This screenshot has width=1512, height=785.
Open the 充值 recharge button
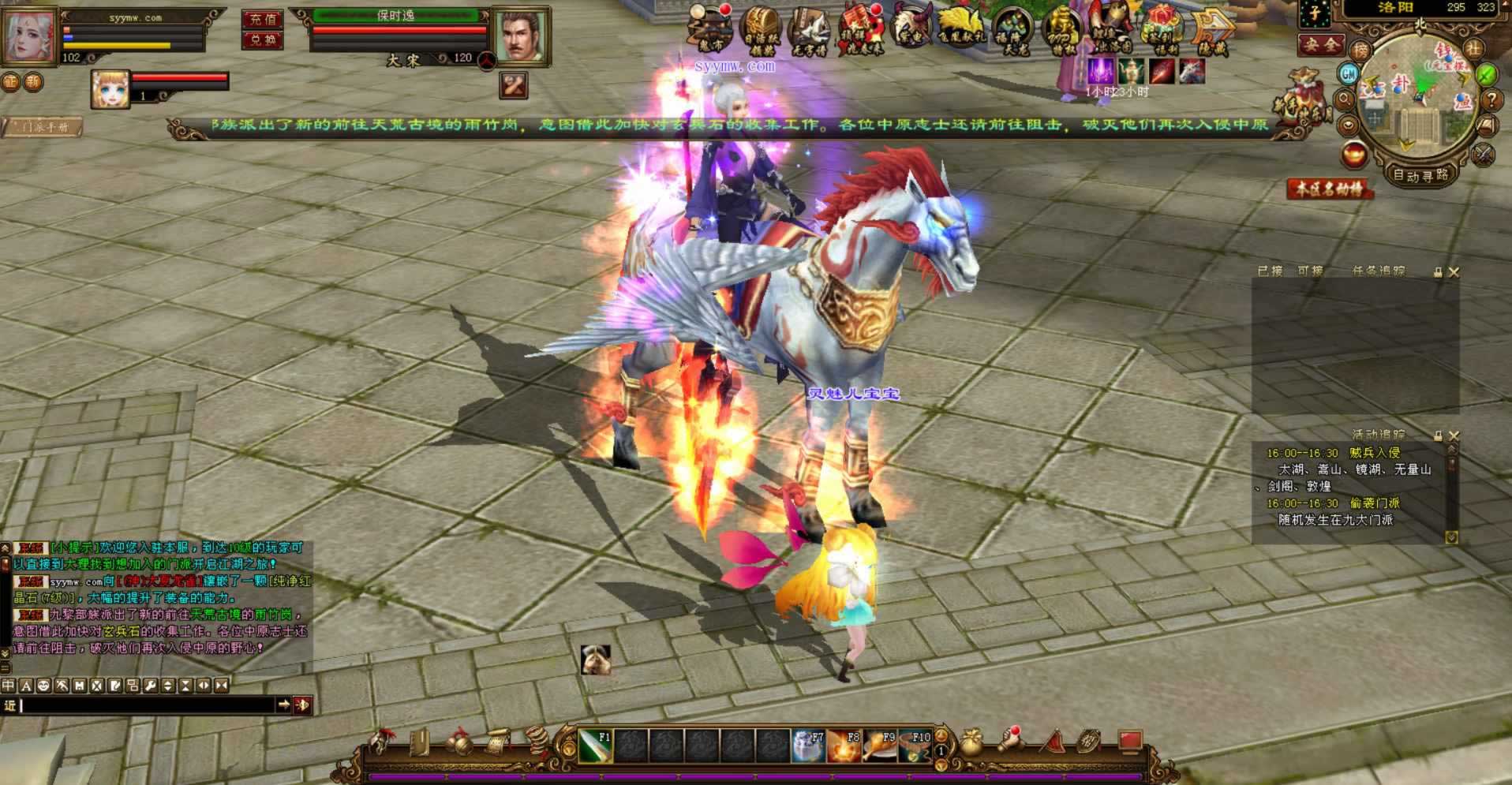point(263,19)
